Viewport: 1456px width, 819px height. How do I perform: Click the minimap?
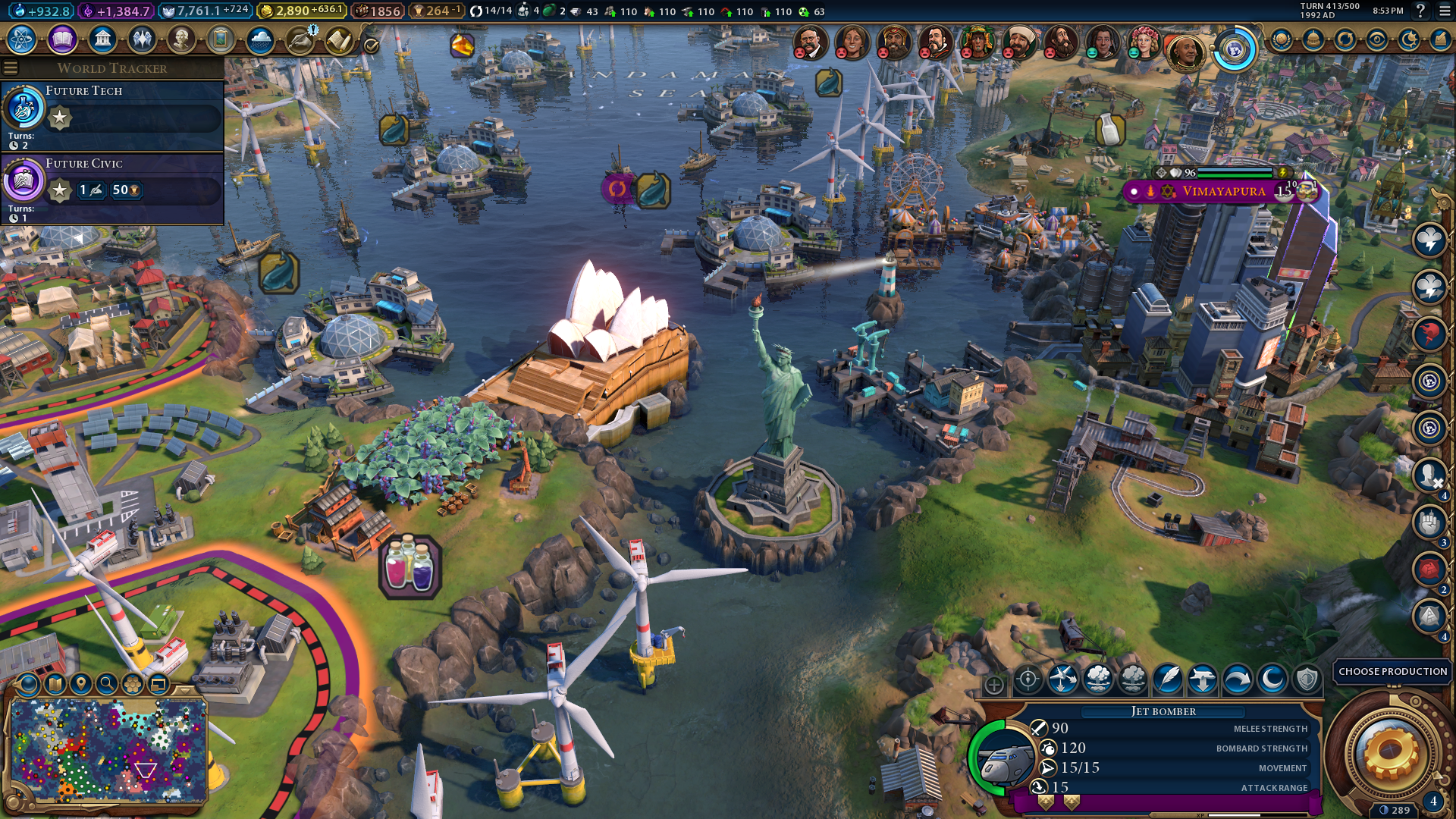click(108, 751)
